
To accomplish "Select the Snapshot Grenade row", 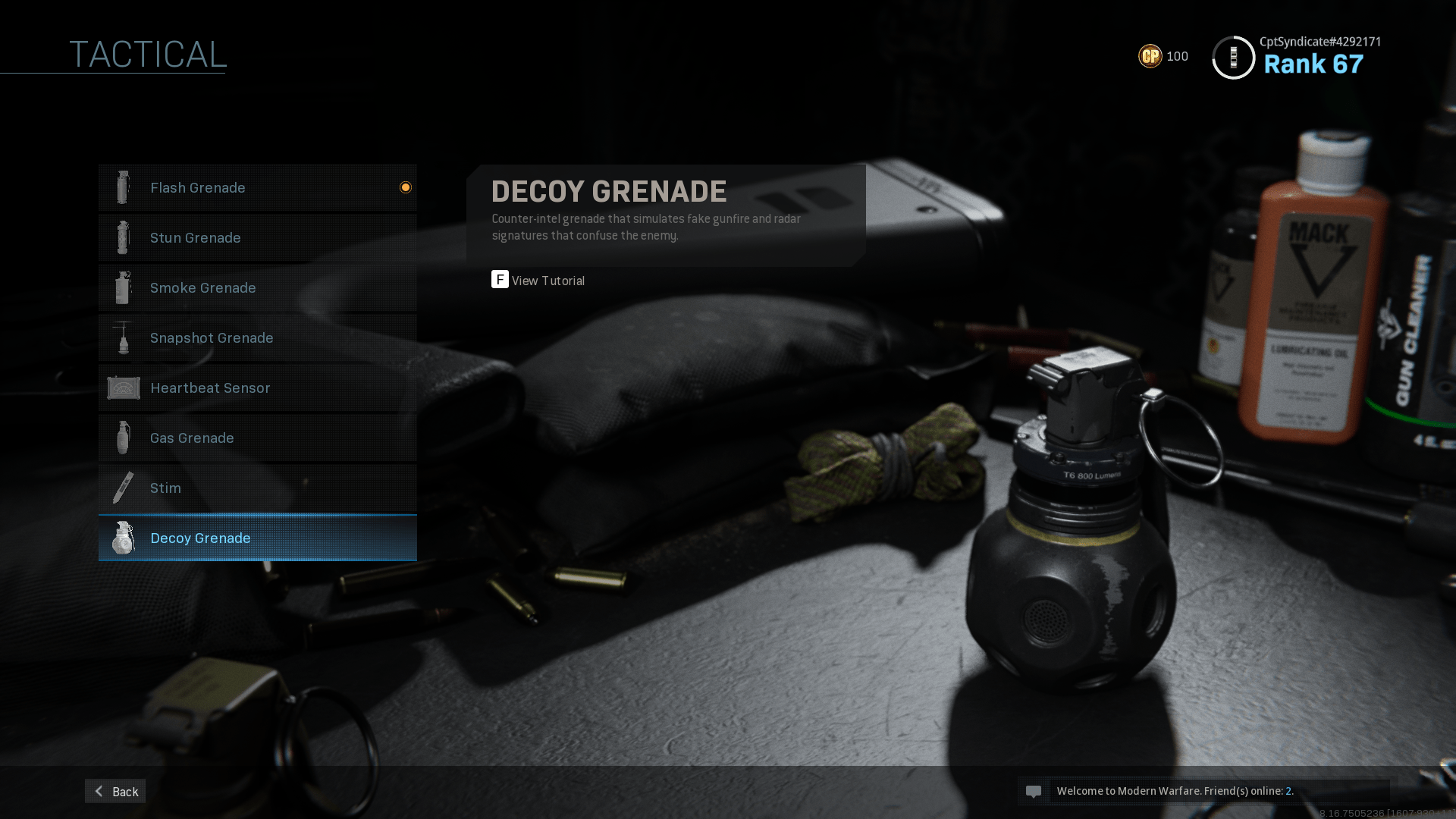I will tap(257, 337).
